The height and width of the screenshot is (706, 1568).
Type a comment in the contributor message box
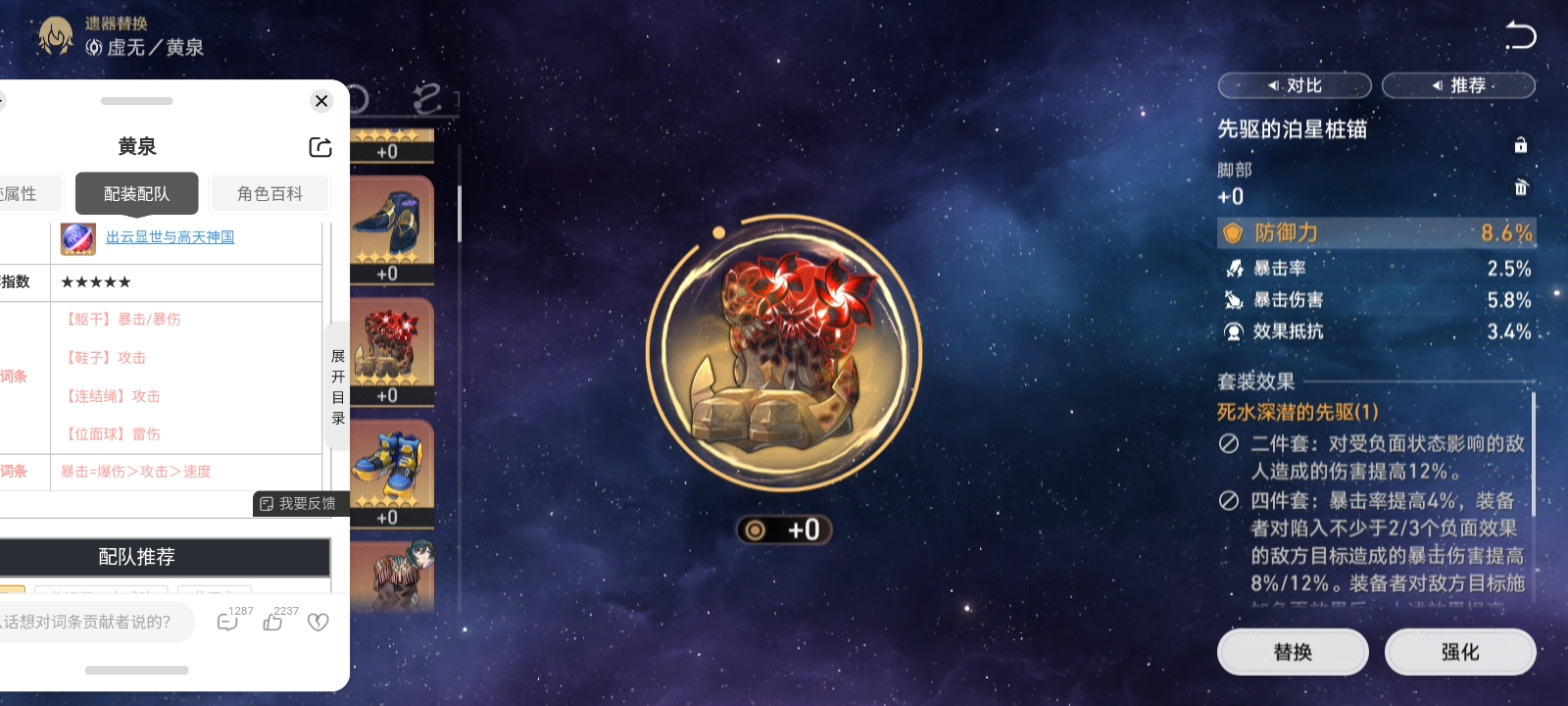tap(93, 622)
